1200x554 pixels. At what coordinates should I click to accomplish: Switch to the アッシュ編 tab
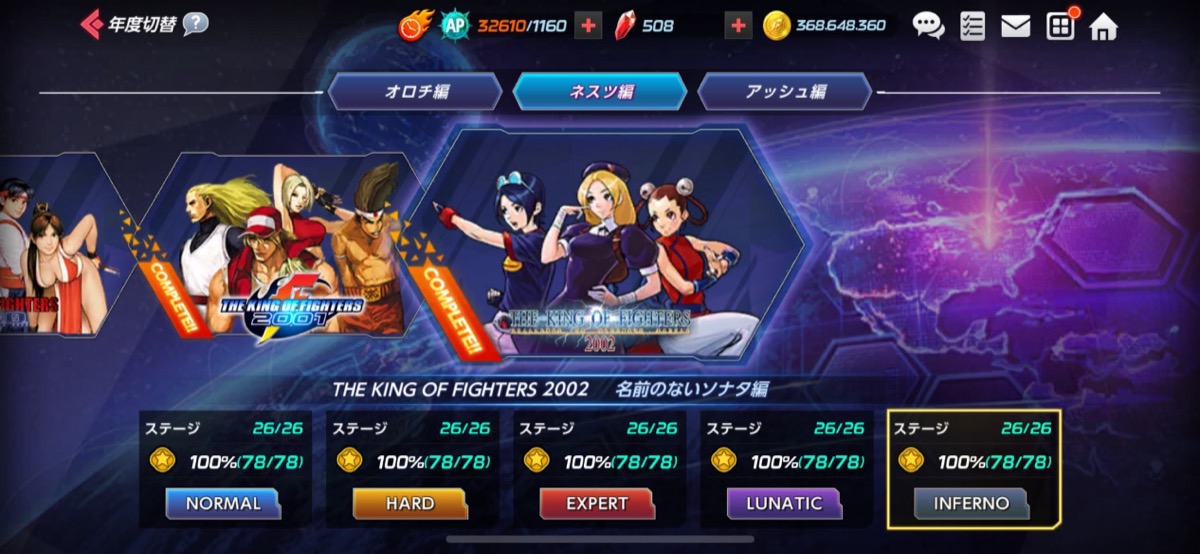point(785,92)
